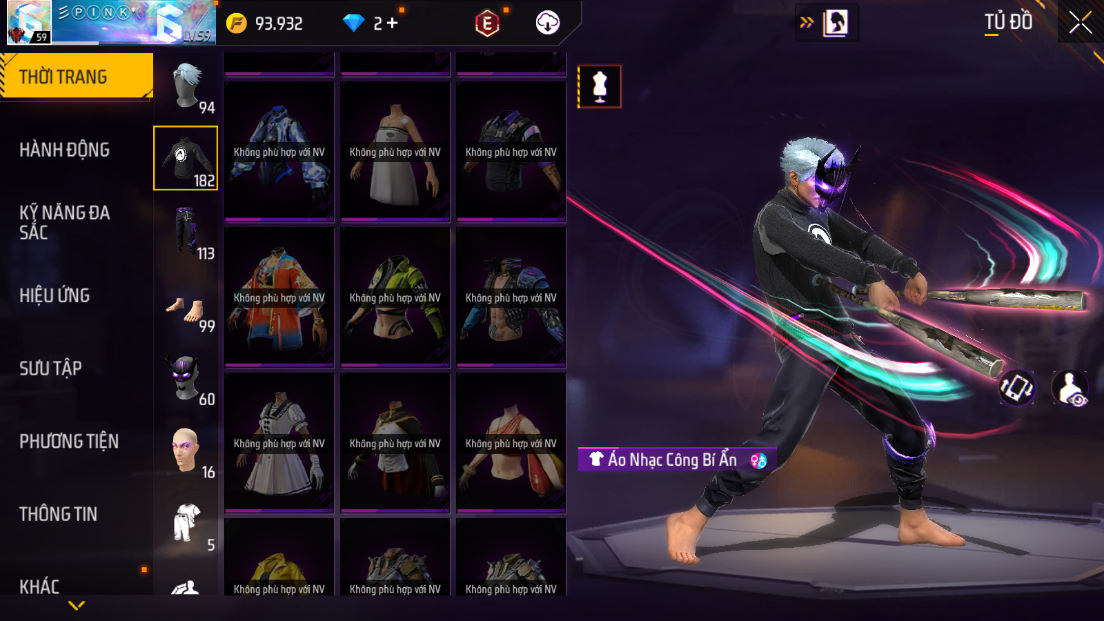Choose the bald face subcategory
The width and height of the screenshot is (1104, 621).
[185, 450]
